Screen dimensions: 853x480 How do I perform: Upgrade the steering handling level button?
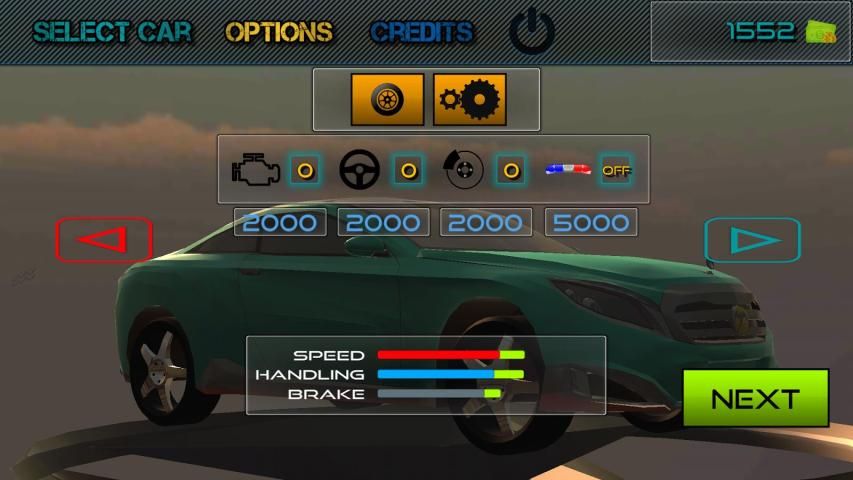[408, 170]
